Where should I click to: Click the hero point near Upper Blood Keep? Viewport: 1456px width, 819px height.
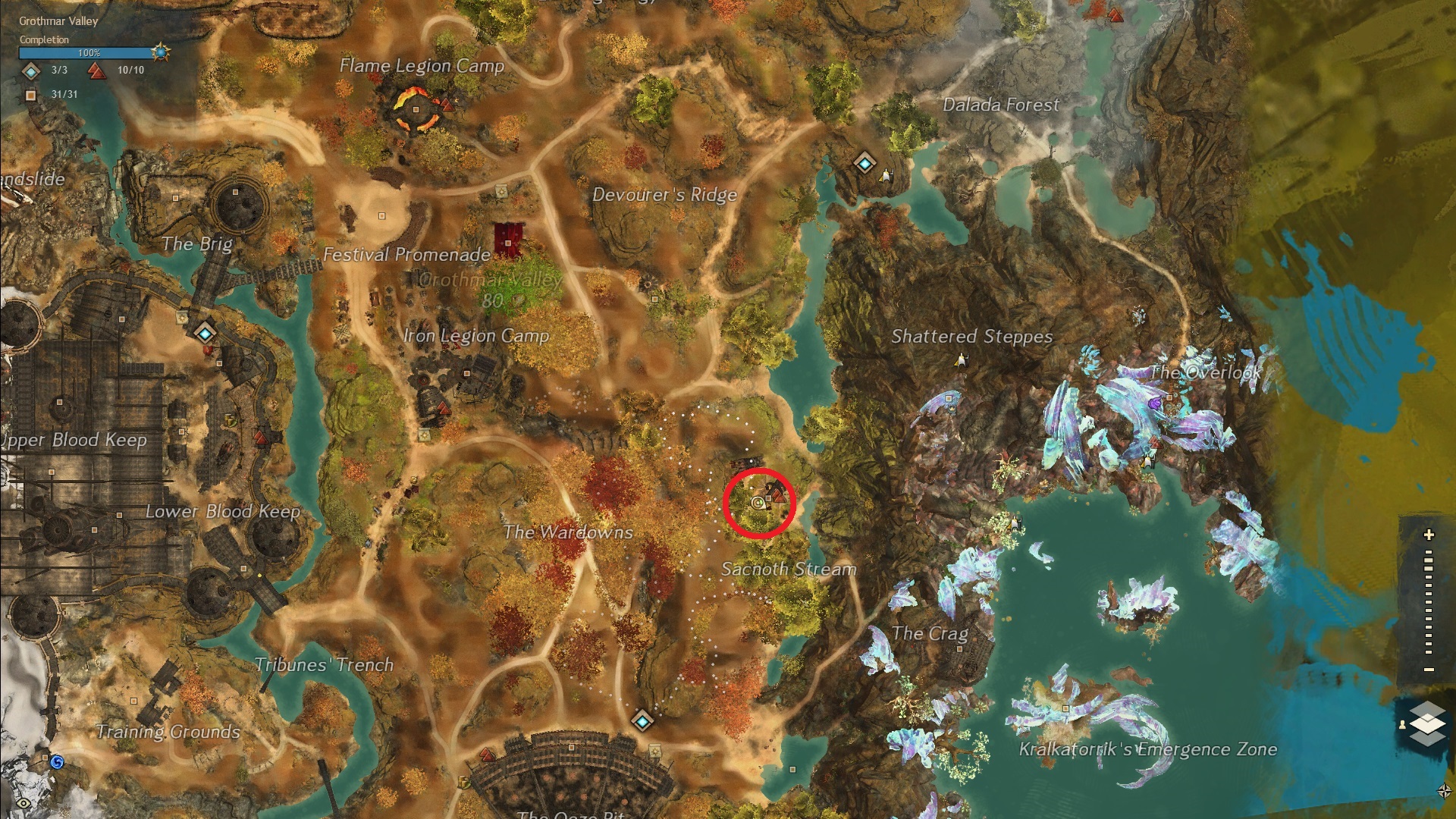click(x=261, y=438)
